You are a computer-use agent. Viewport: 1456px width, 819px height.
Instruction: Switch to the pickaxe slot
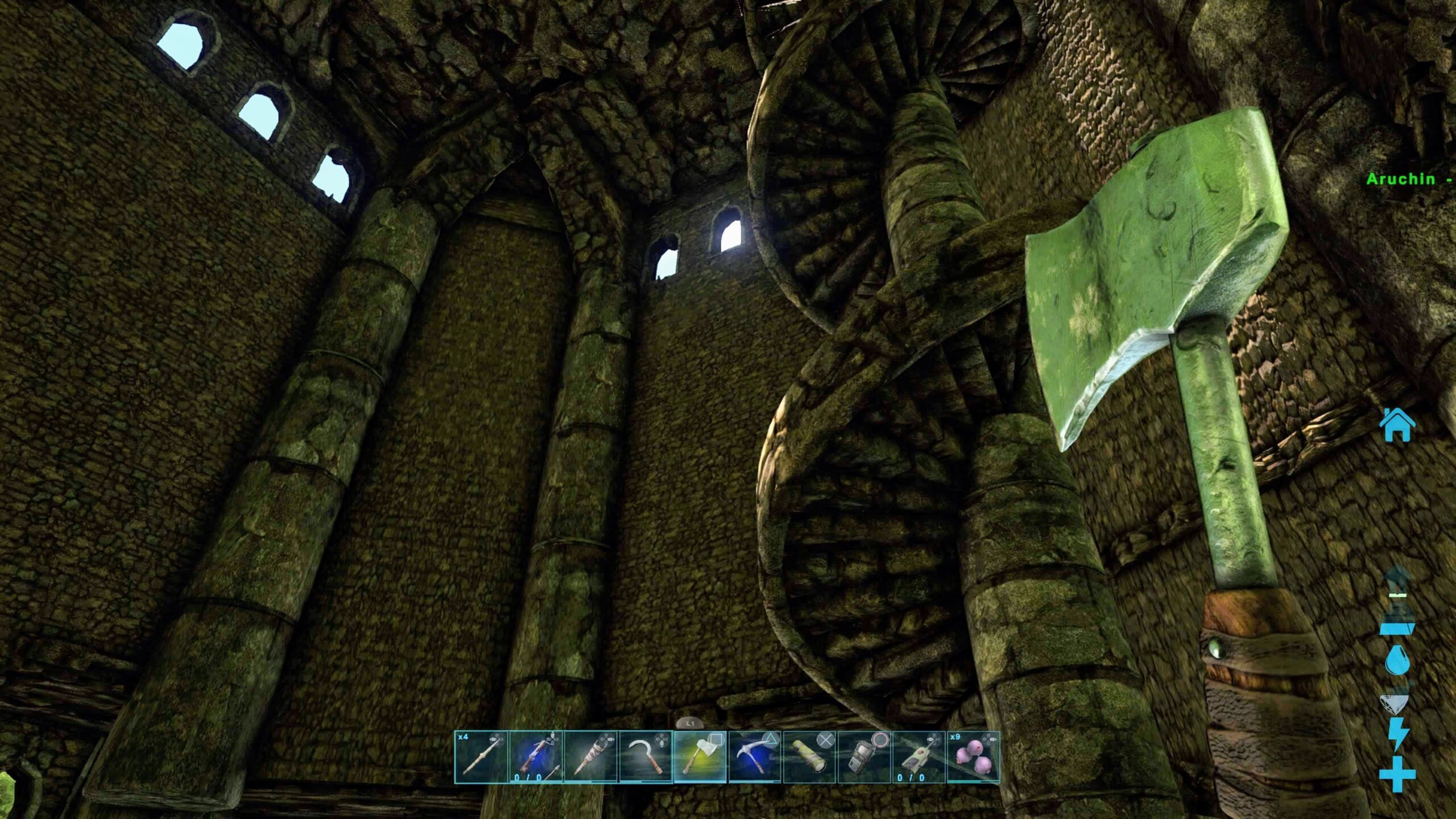755,757
